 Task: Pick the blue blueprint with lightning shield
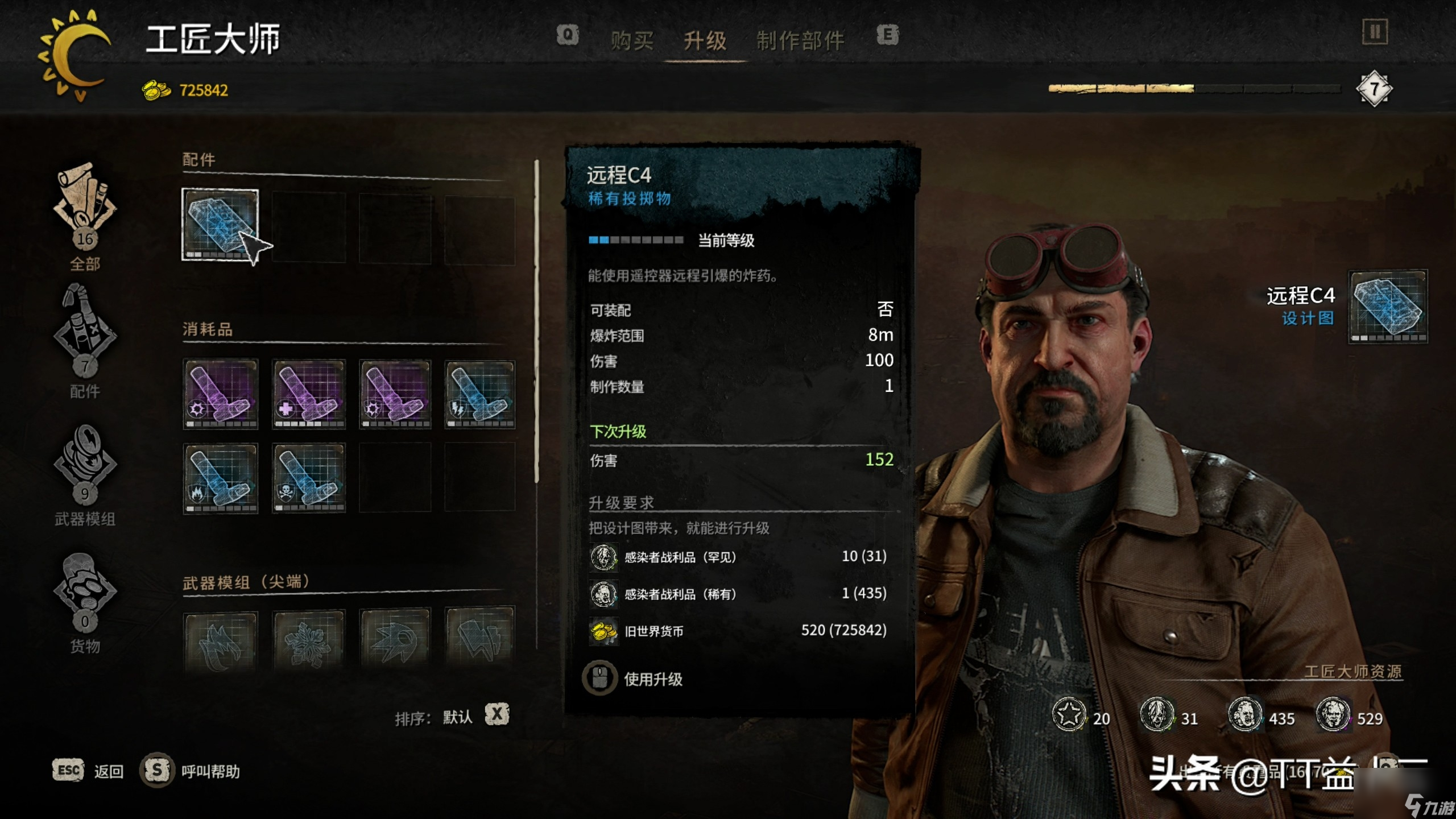click(479, 394)
